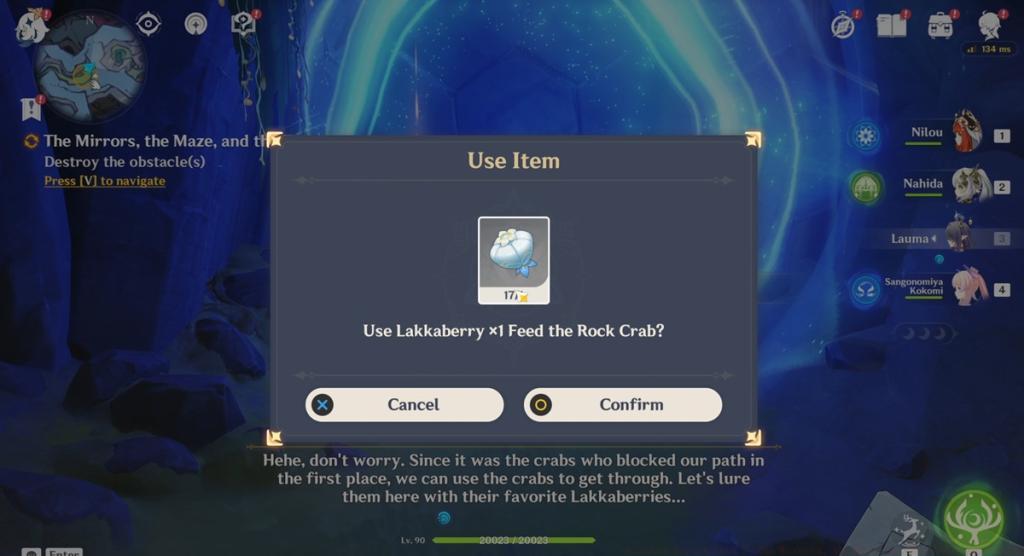The image size is (1024, 556).
Task: Open the character profile silhouette icon
Action: tap(989, 25)
